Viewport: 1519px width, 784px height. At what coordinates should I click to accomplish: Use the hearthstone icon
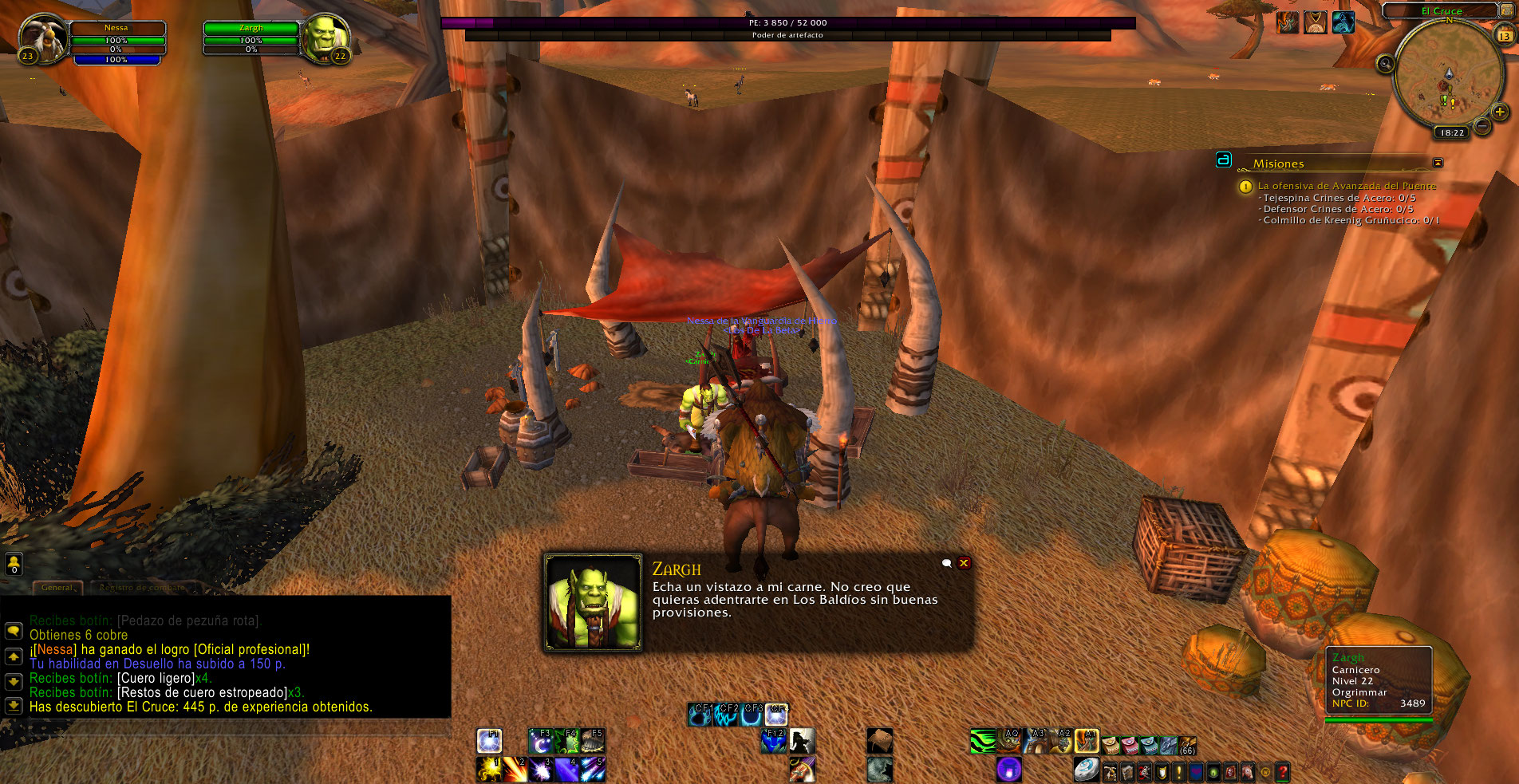(1086, 769)
